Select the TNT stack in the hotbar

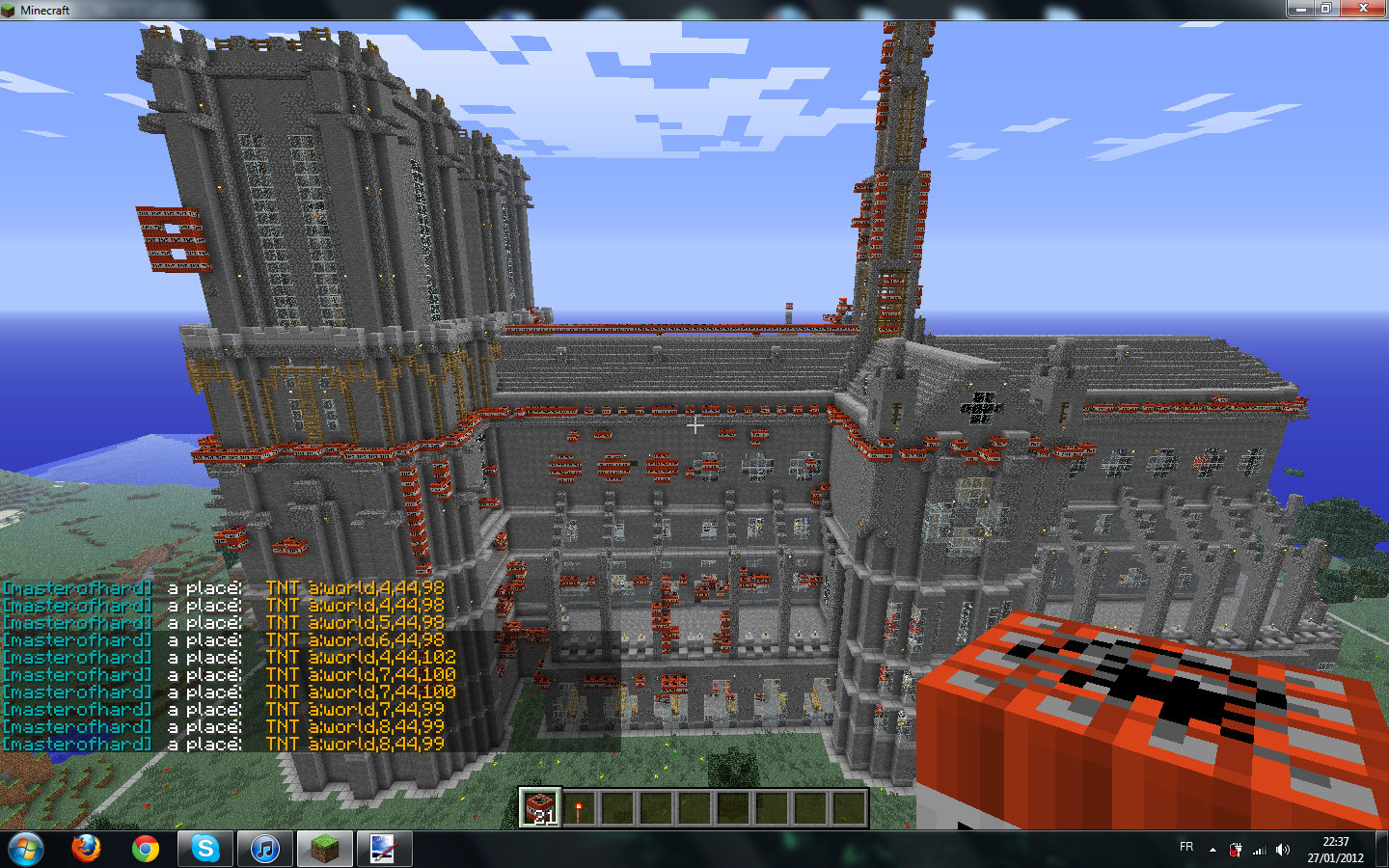pyautogui.click(x=540, y=808)
